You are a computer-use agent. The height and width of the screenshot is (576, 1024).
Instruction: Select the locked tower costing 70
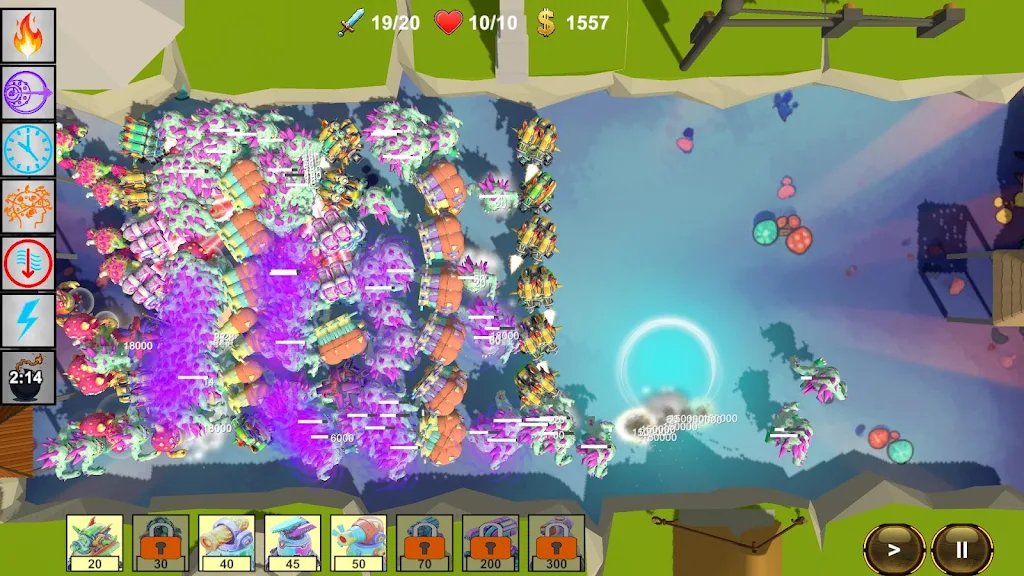click(x=425, y=543)
